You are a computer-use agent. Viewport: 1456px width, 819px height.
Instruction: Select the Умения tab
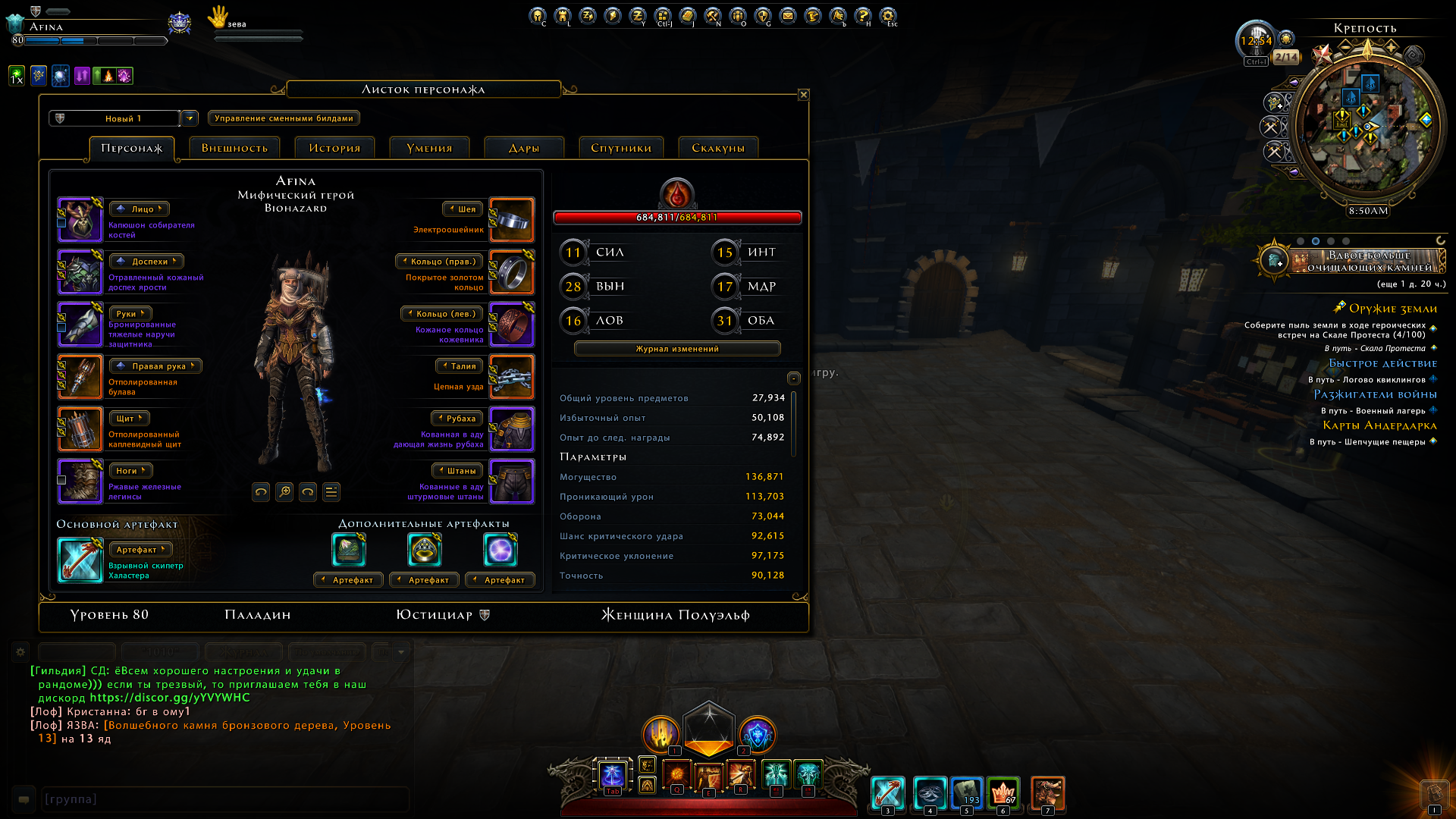429,148
